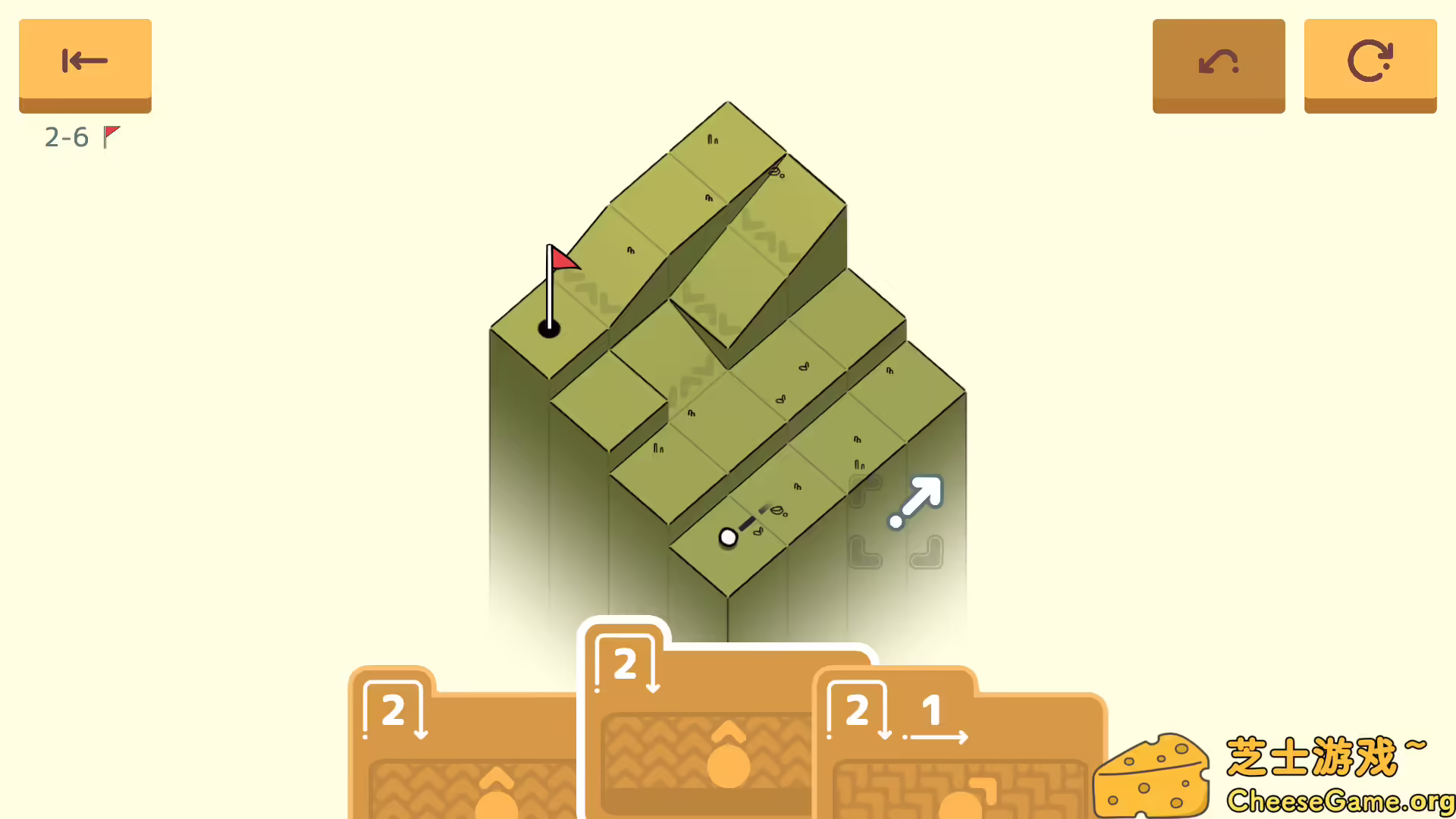The width and height of the screenshot is (1456, 819).
Task: Click the golf ball on the course
Action: pos(728,536)
